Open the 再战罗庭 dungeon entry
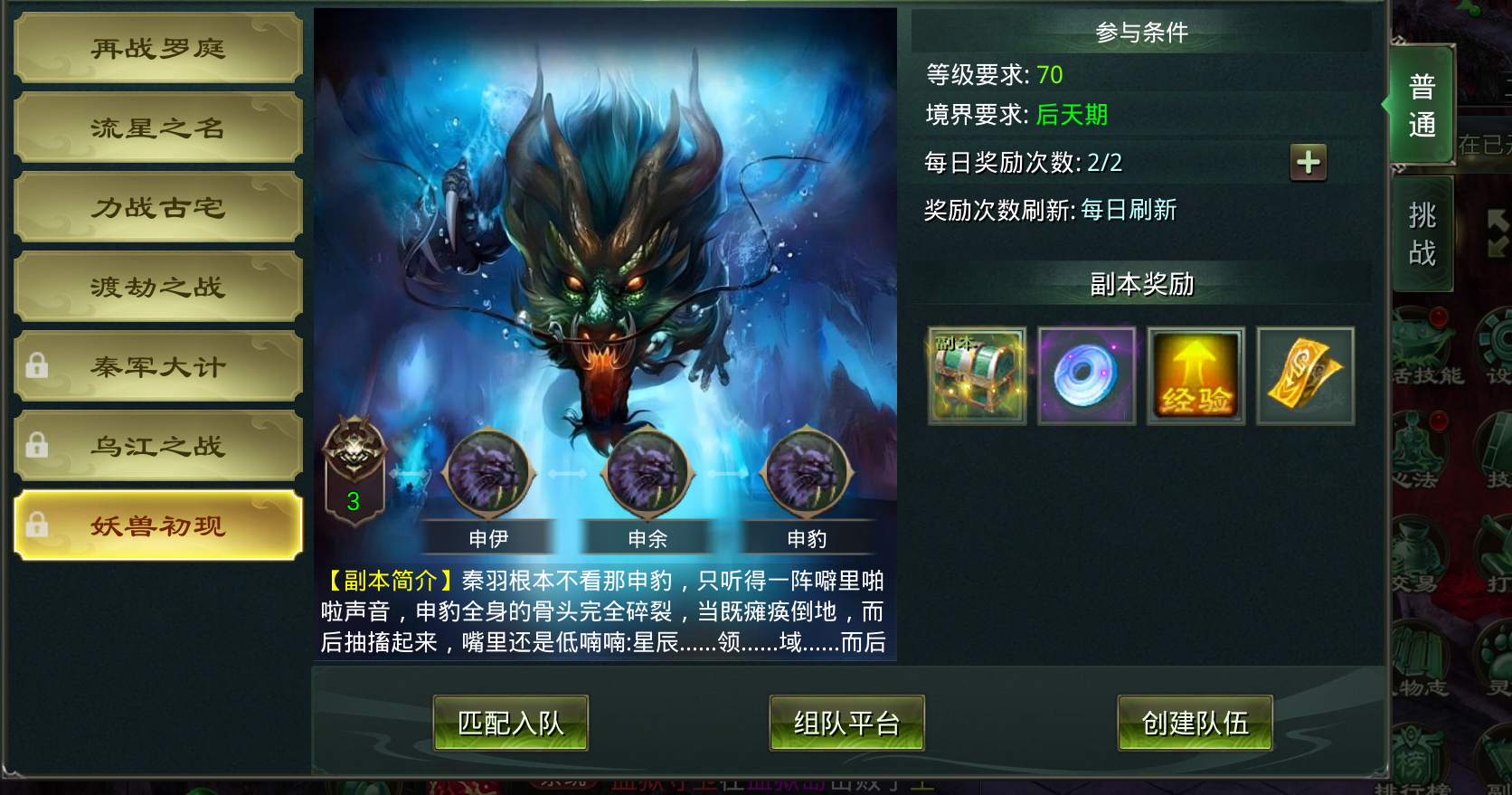The width and height of the screenshot is (1512, 795). pyautogui.click(x=157, y=48)
